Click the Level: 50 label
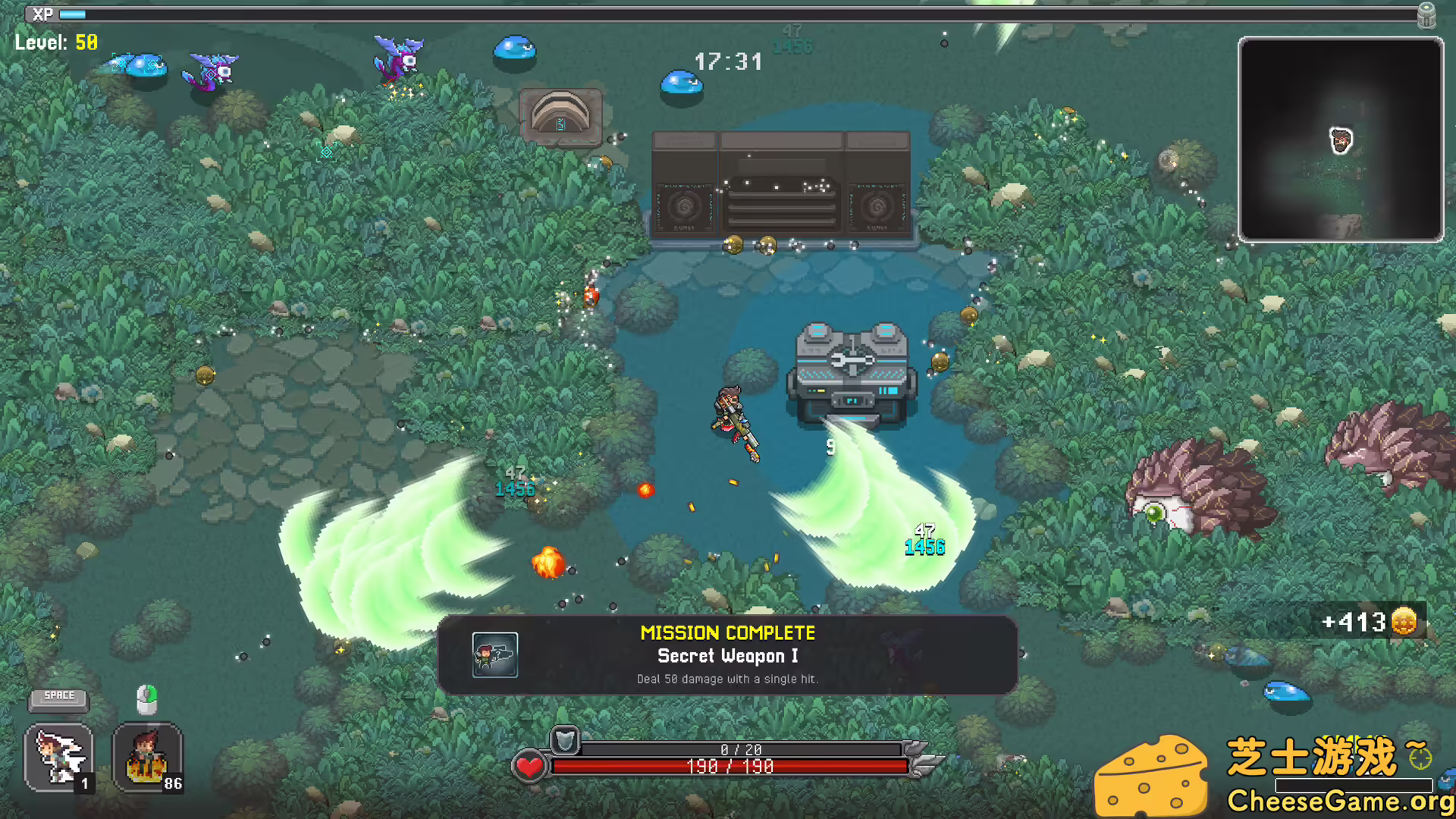This screenshot has height=819, width=1456. (55, 42)
